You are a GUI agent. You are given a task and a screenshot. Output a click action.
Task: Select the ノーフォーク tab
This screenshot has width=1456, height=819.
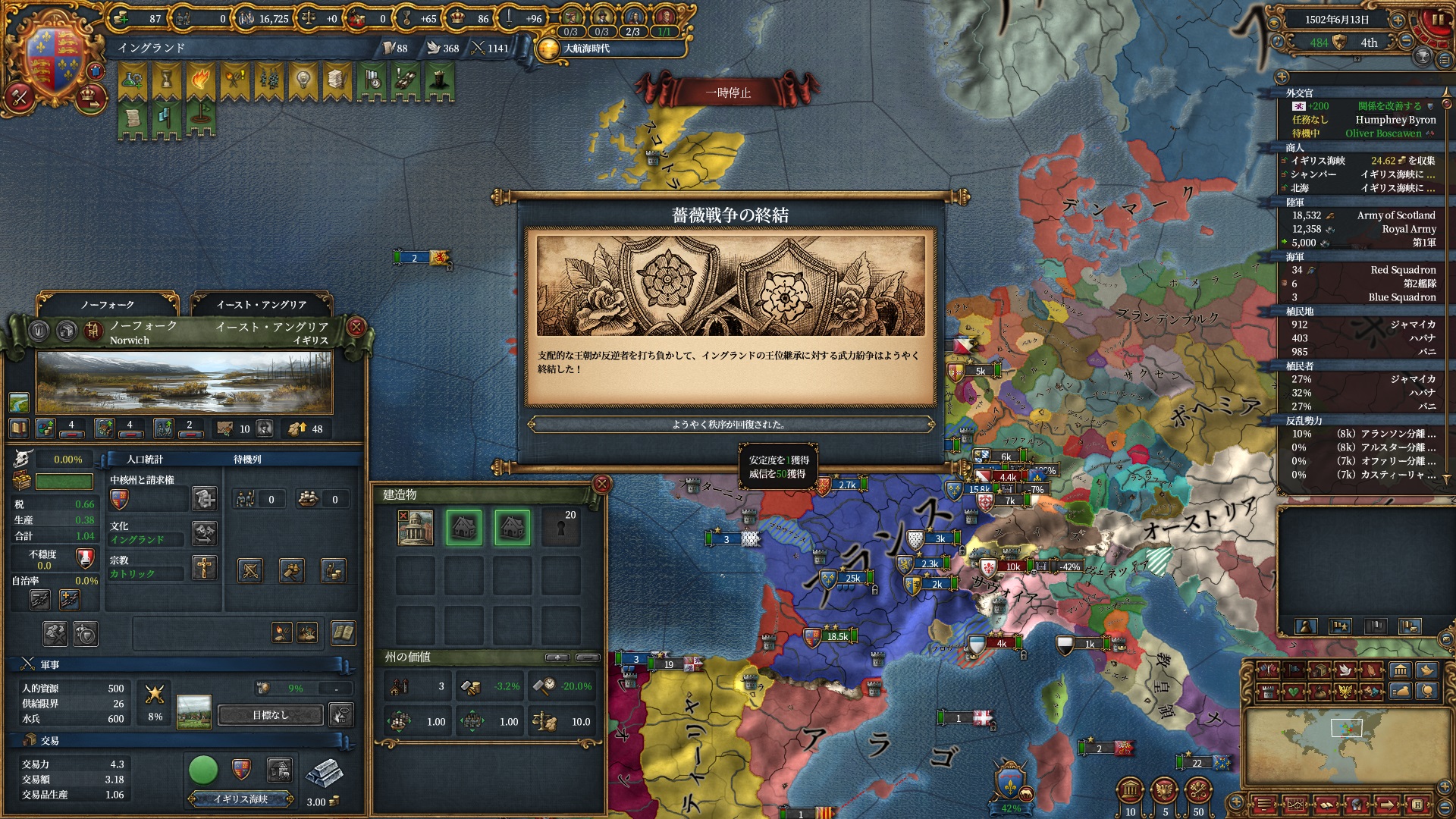click(x=108, y=304)
